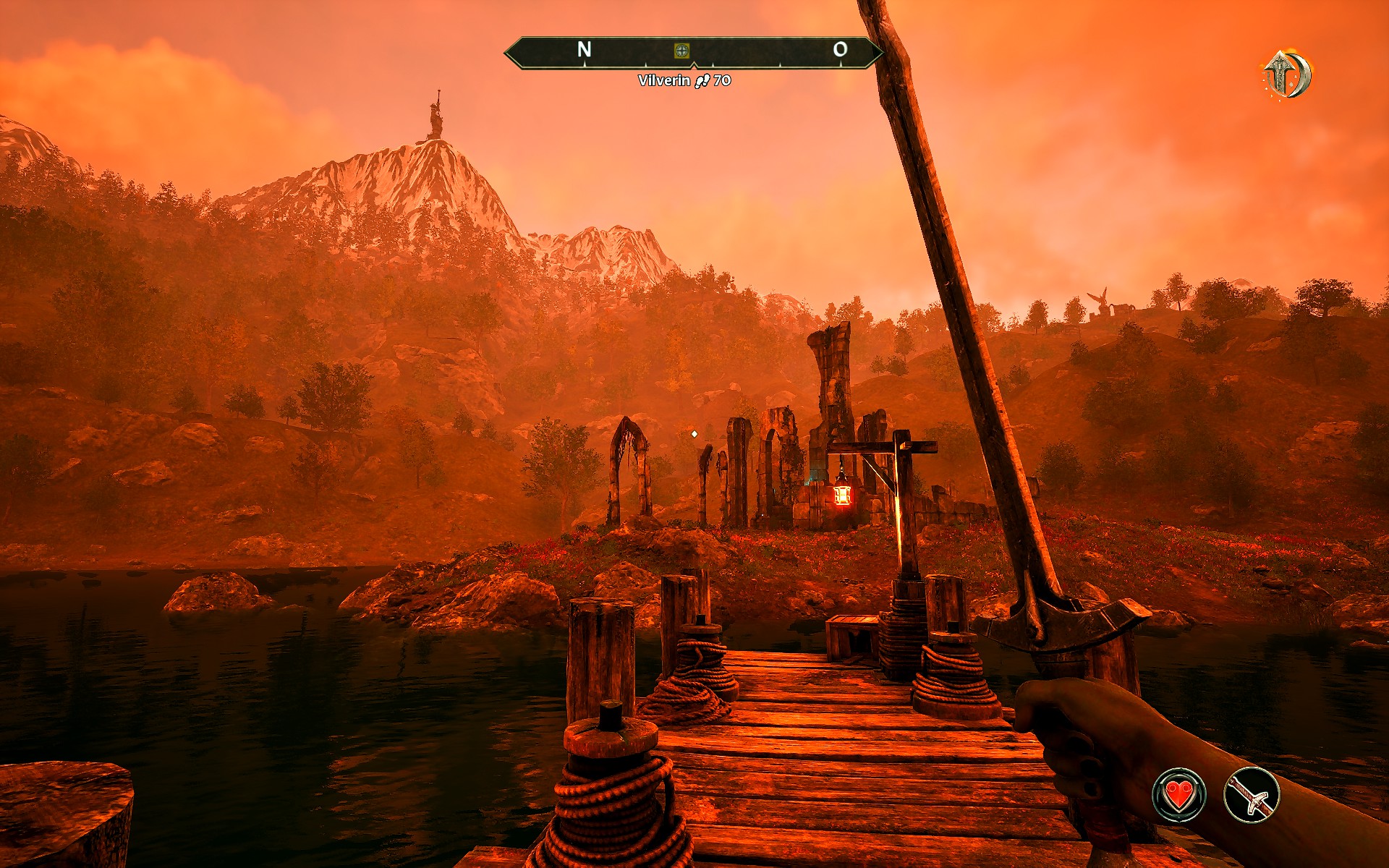Viewport: 1389px width, 868px height.
Task: Choose the equipped sword weapon slot
Action: (1252, 795)
